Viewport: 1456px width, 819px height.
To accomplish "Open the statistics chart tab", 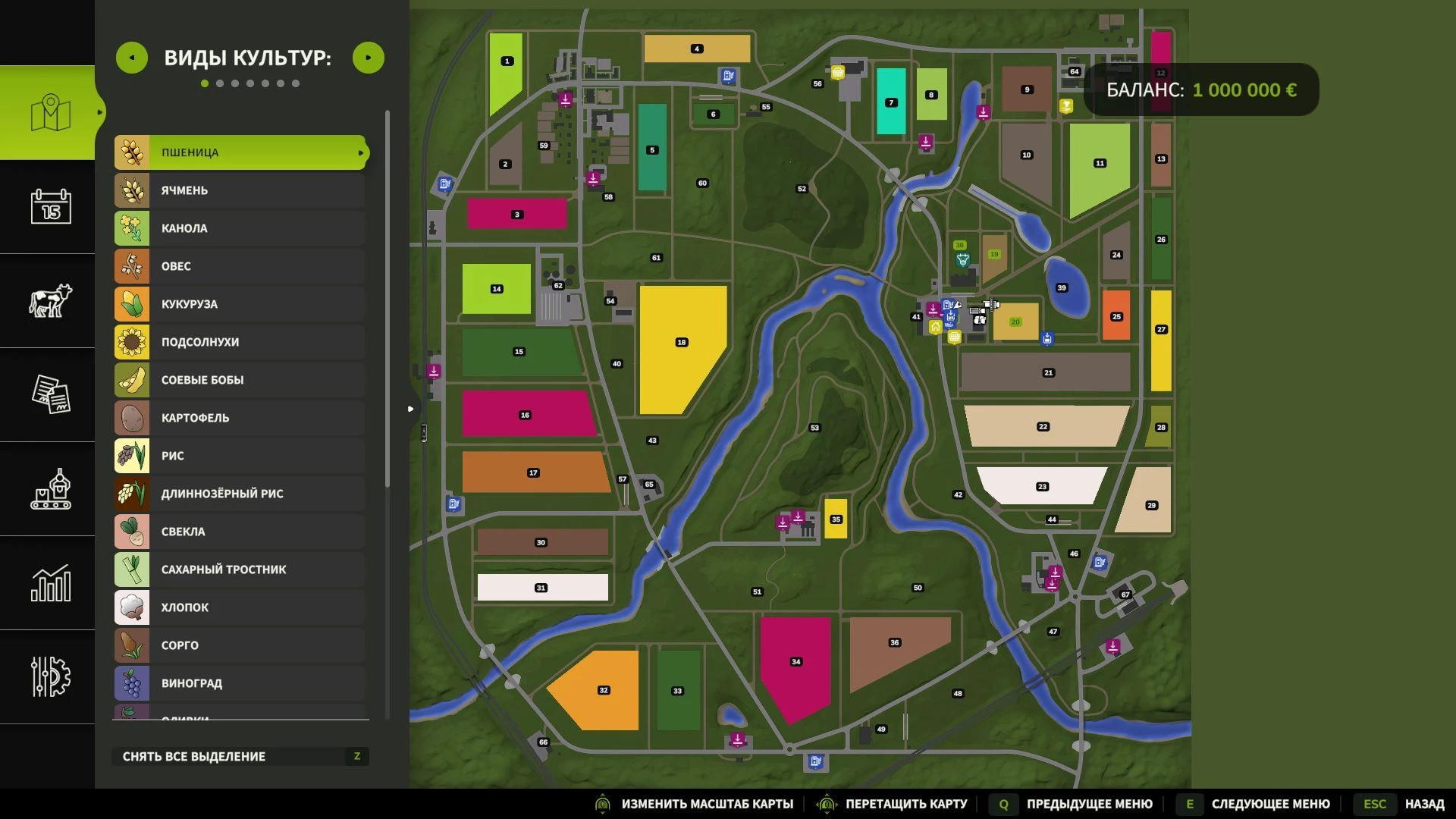I will (51, 582).
